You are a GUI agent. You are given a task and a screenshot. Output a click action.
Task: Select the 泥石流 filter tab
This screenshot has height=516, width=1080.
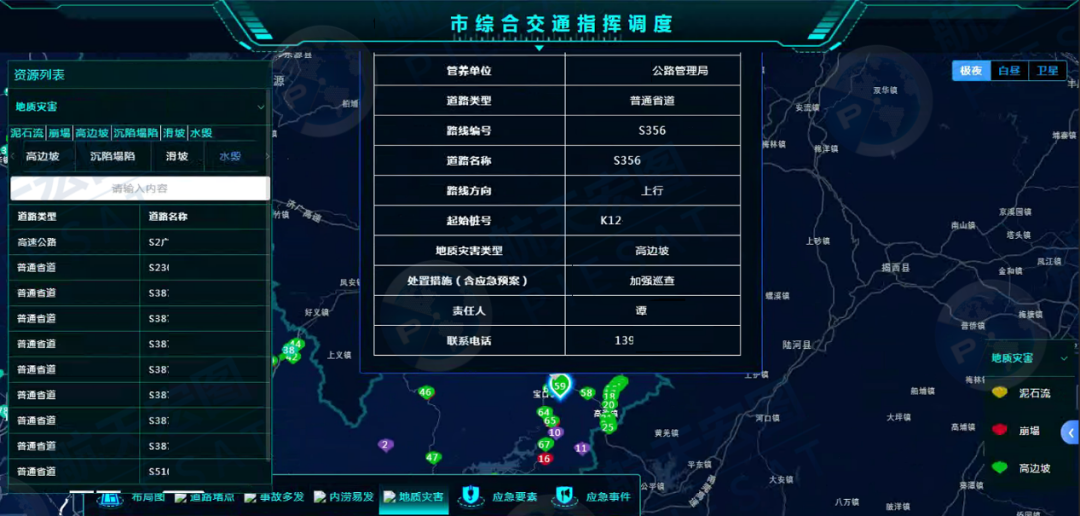pos(27,133)
